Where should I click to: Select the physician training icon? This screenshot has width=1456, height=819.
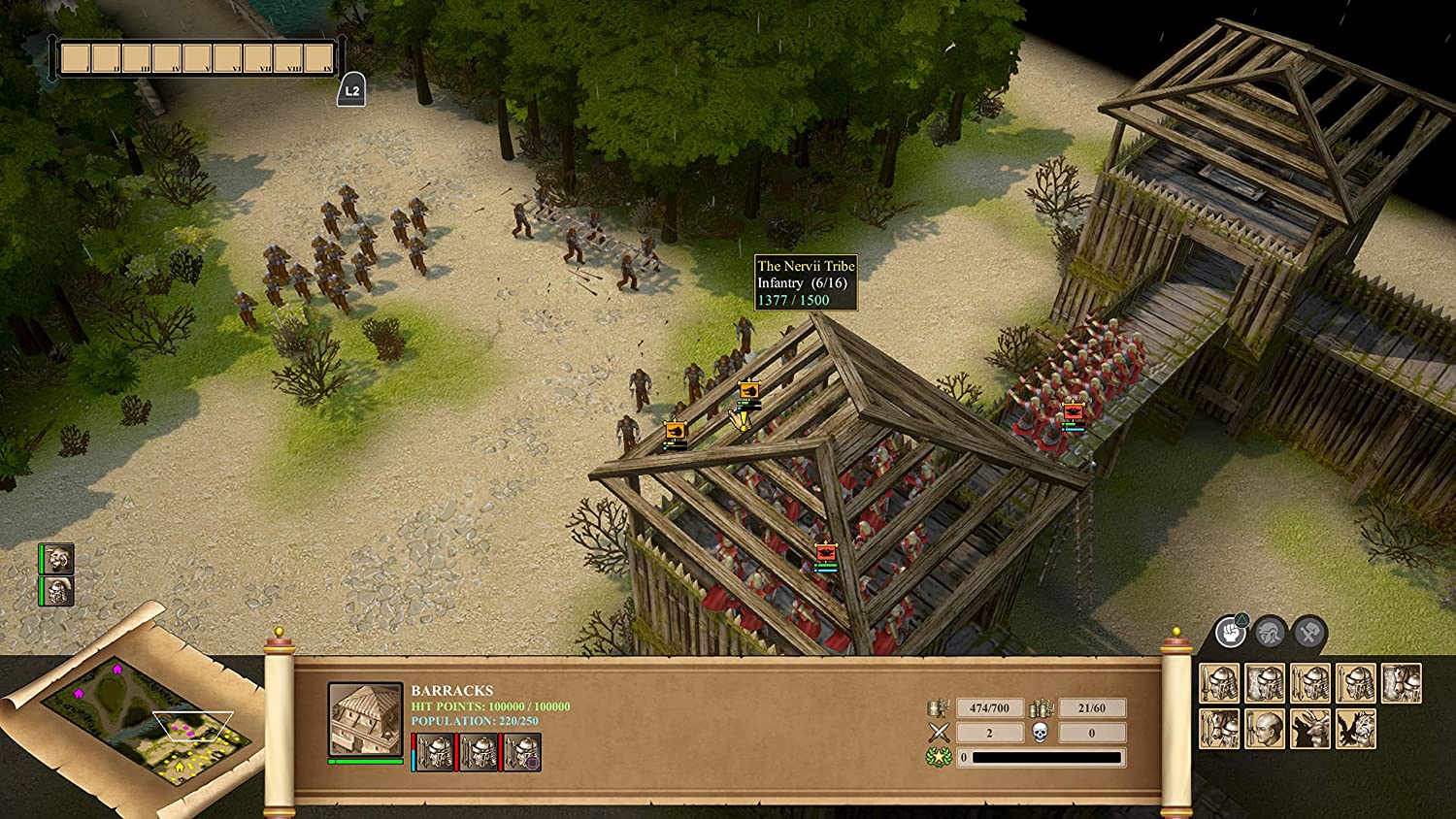pos(1264,730)
